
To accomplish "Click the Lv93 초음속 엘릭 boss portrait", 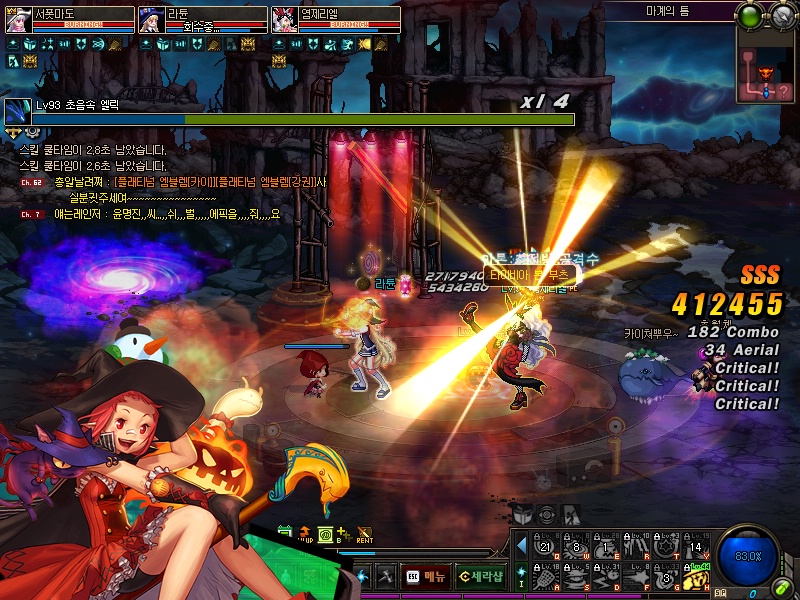I will pyautogui.click(x=18, y=112).
